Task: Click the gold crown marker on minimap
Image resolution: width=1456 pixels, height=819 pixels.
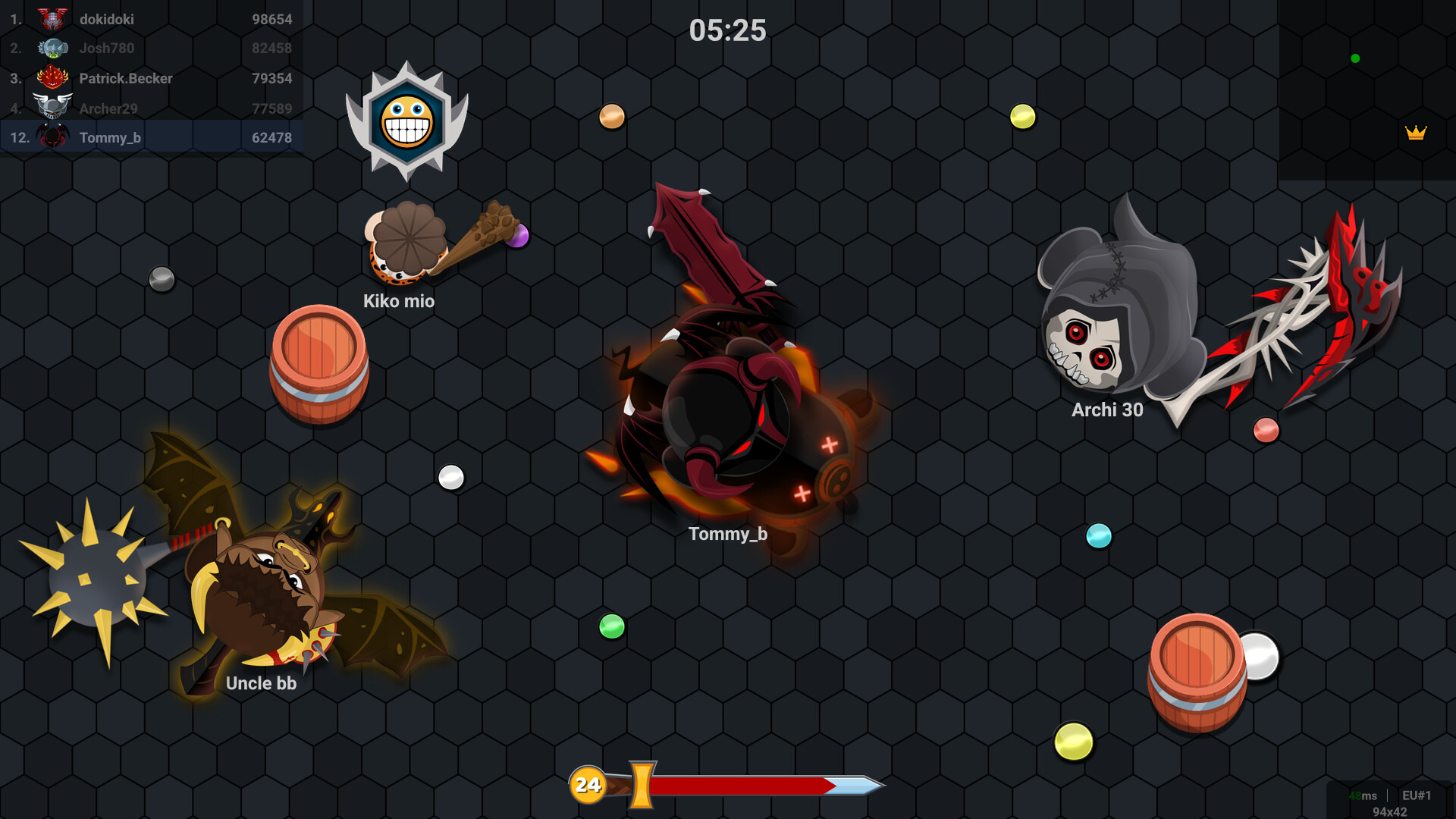Action: tap(1415, 133)
